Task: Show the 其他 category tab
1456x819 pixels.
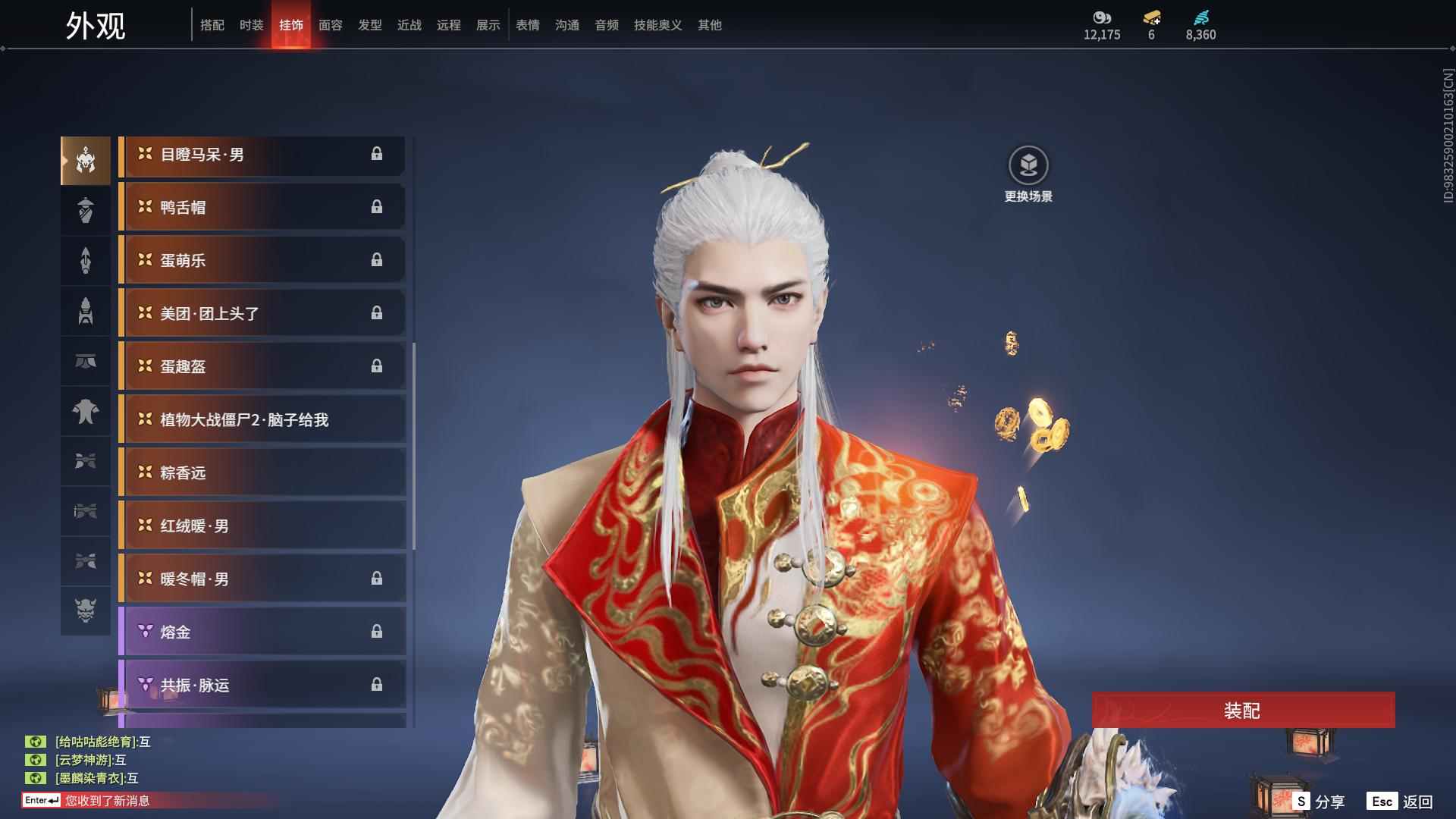Action: click(x=709, y=25)
